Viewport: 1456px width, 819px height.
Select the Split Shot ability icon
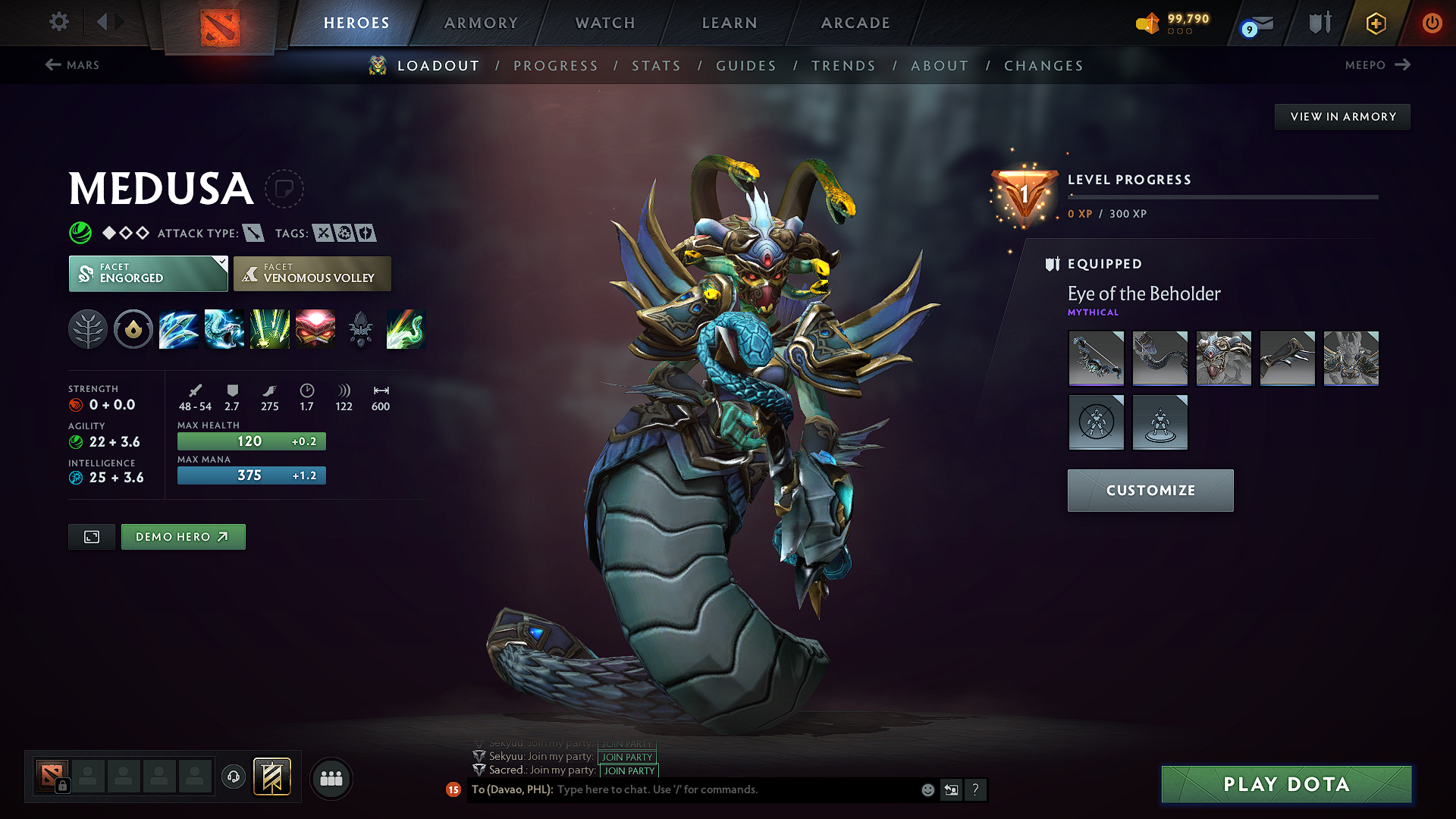179,329
